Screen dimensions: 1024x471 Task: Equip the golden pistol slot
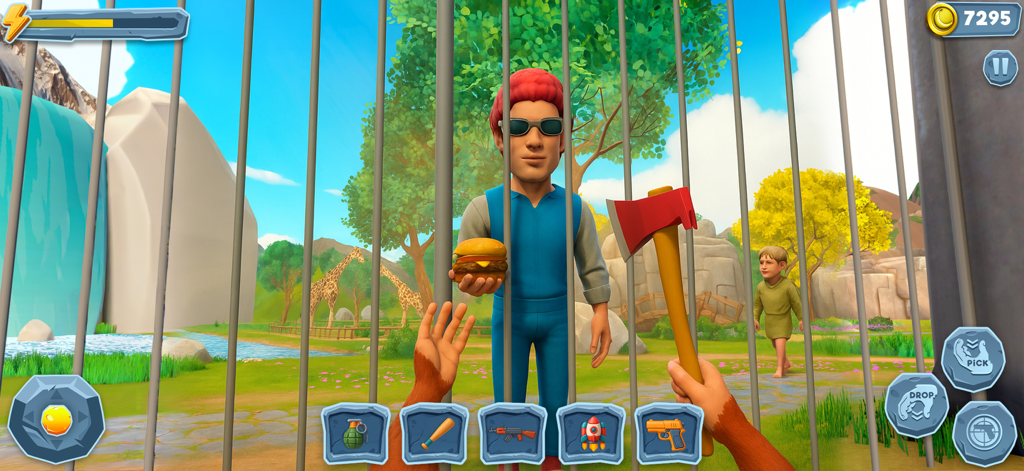coord(668,433)
